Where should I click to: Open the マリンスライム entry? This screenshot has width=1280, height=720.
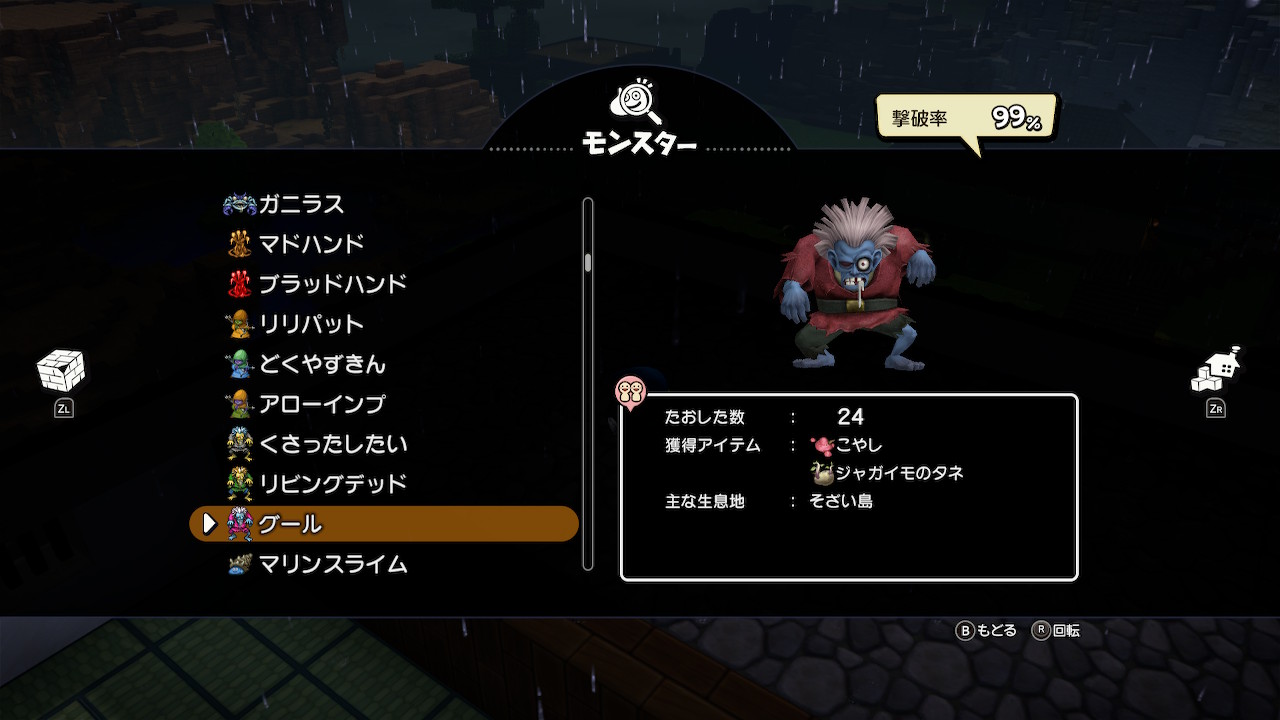pyautogui.click(x=332, y=564)
